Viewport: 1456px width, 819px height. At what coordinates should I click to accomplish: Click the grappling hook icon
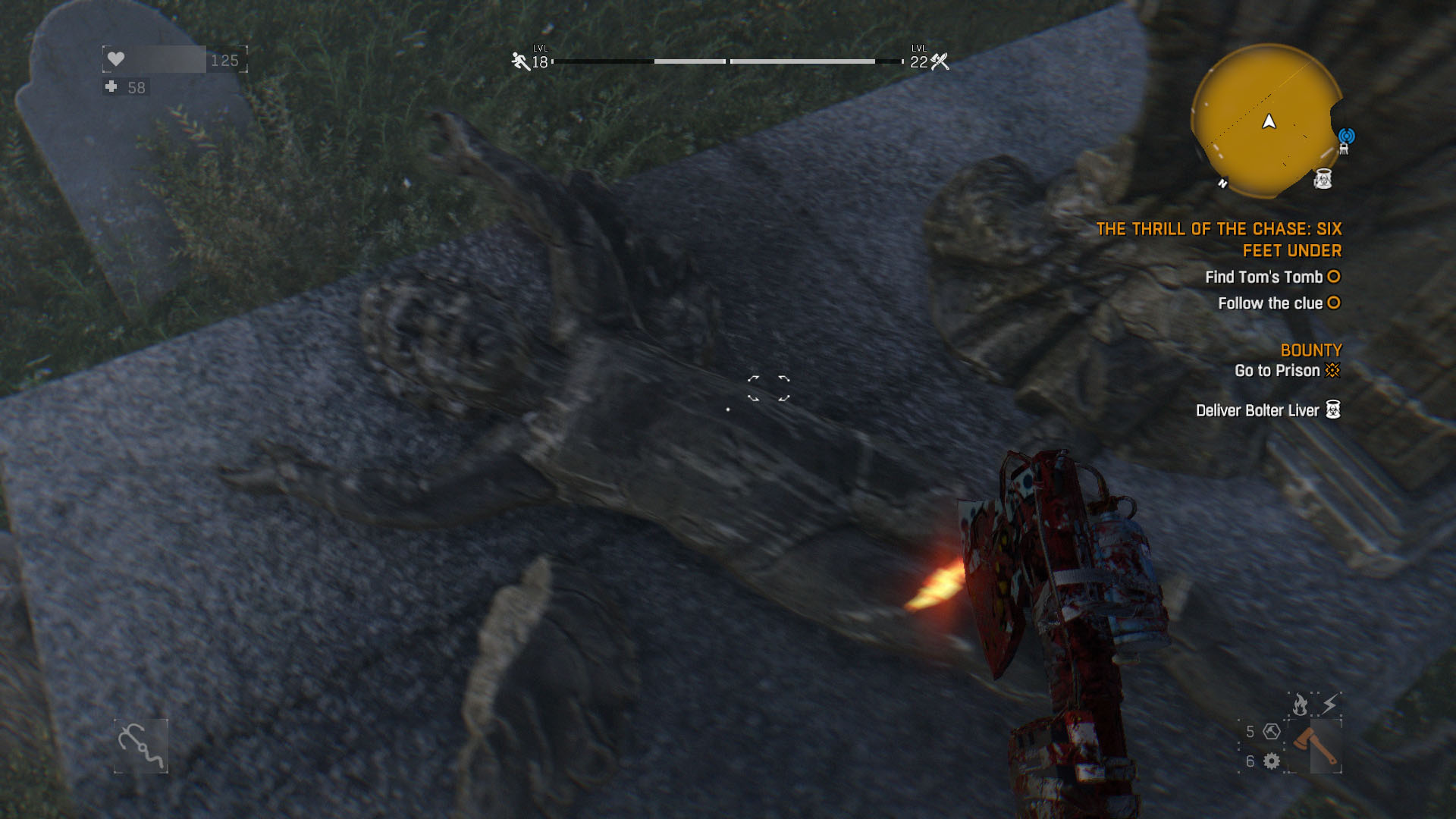pos(141,746)
